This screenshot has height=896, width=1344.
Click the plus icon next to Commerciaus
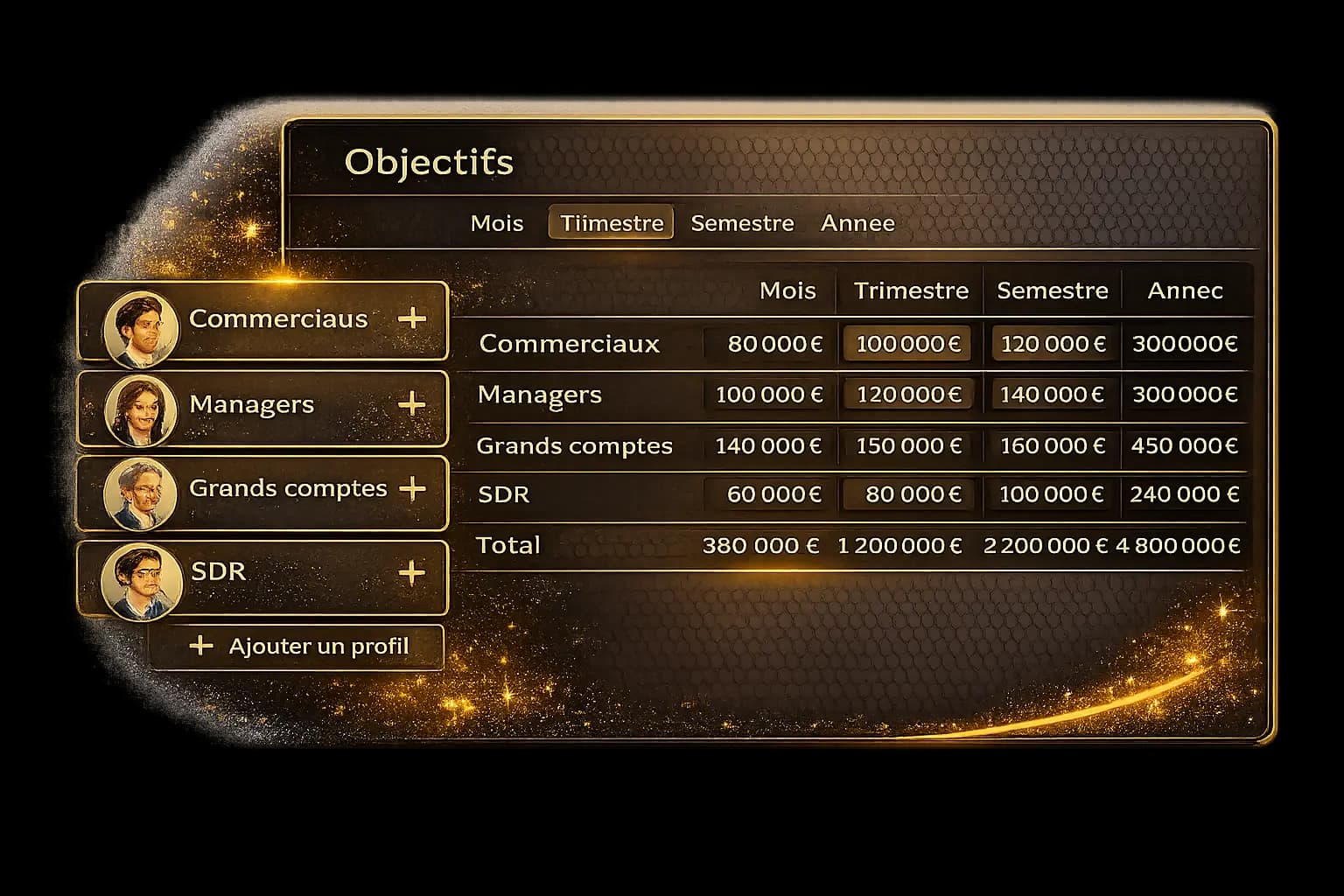pos(414,320)
